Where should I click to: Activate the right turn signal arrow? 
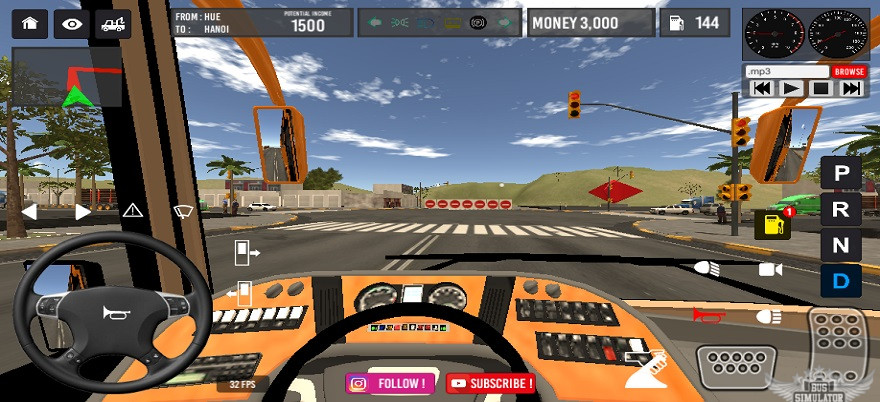tap(83, 211)
